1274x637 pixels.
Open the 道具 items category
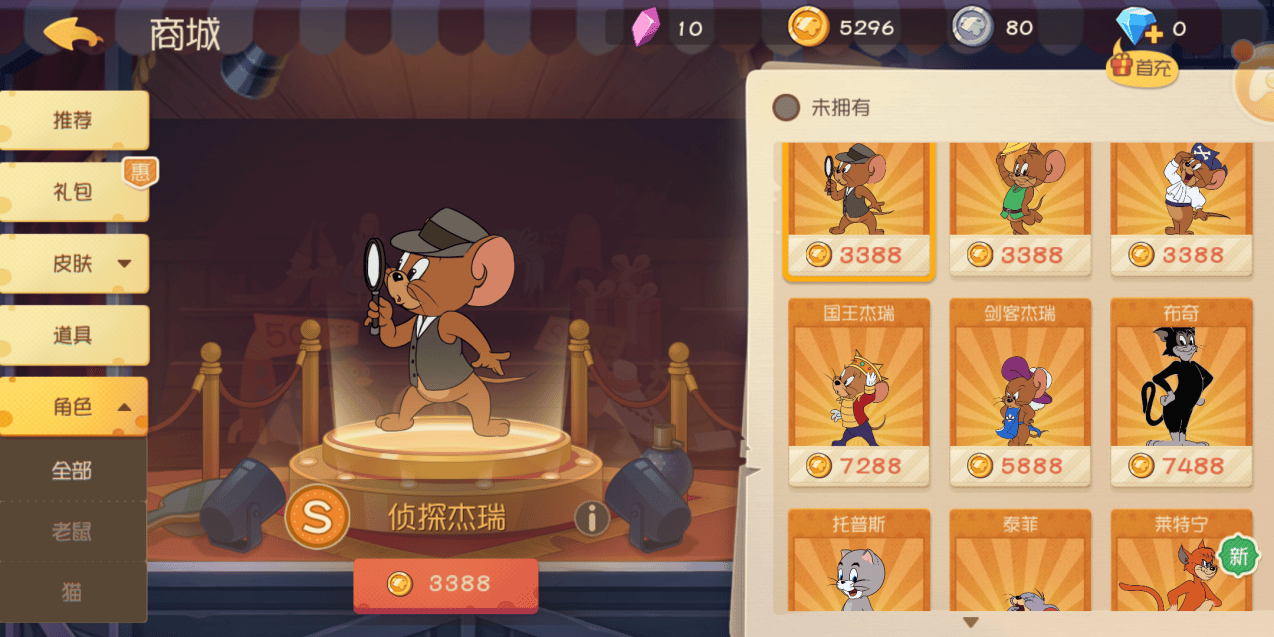pos(73,335)
